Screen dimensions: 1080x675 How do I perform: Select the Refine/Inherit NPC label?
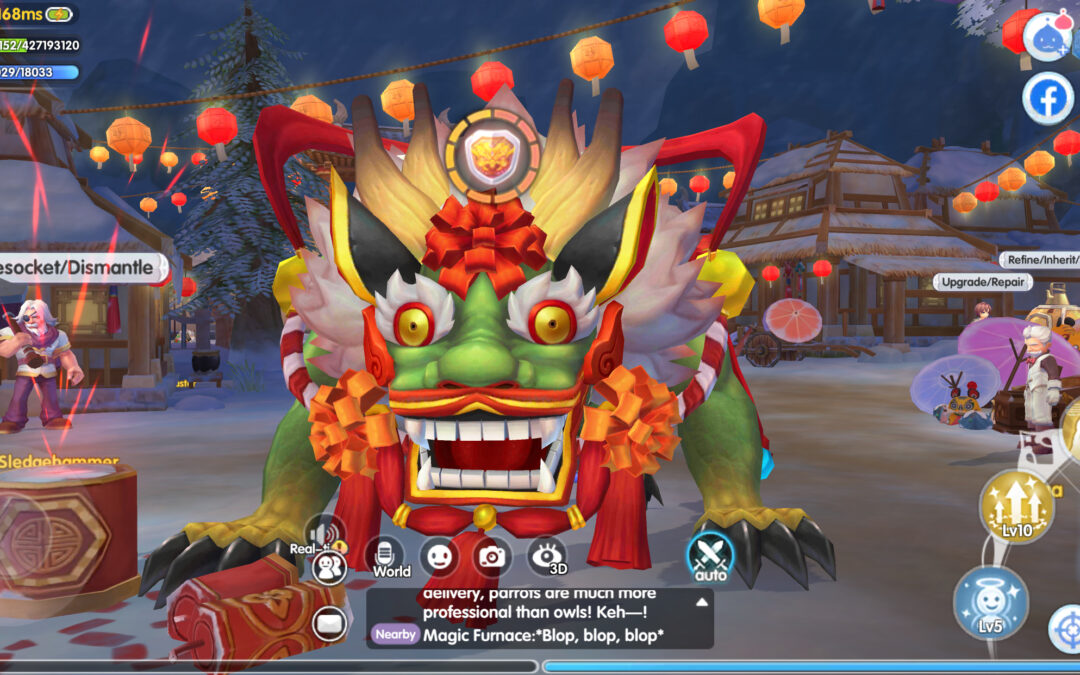(1040, 260)
